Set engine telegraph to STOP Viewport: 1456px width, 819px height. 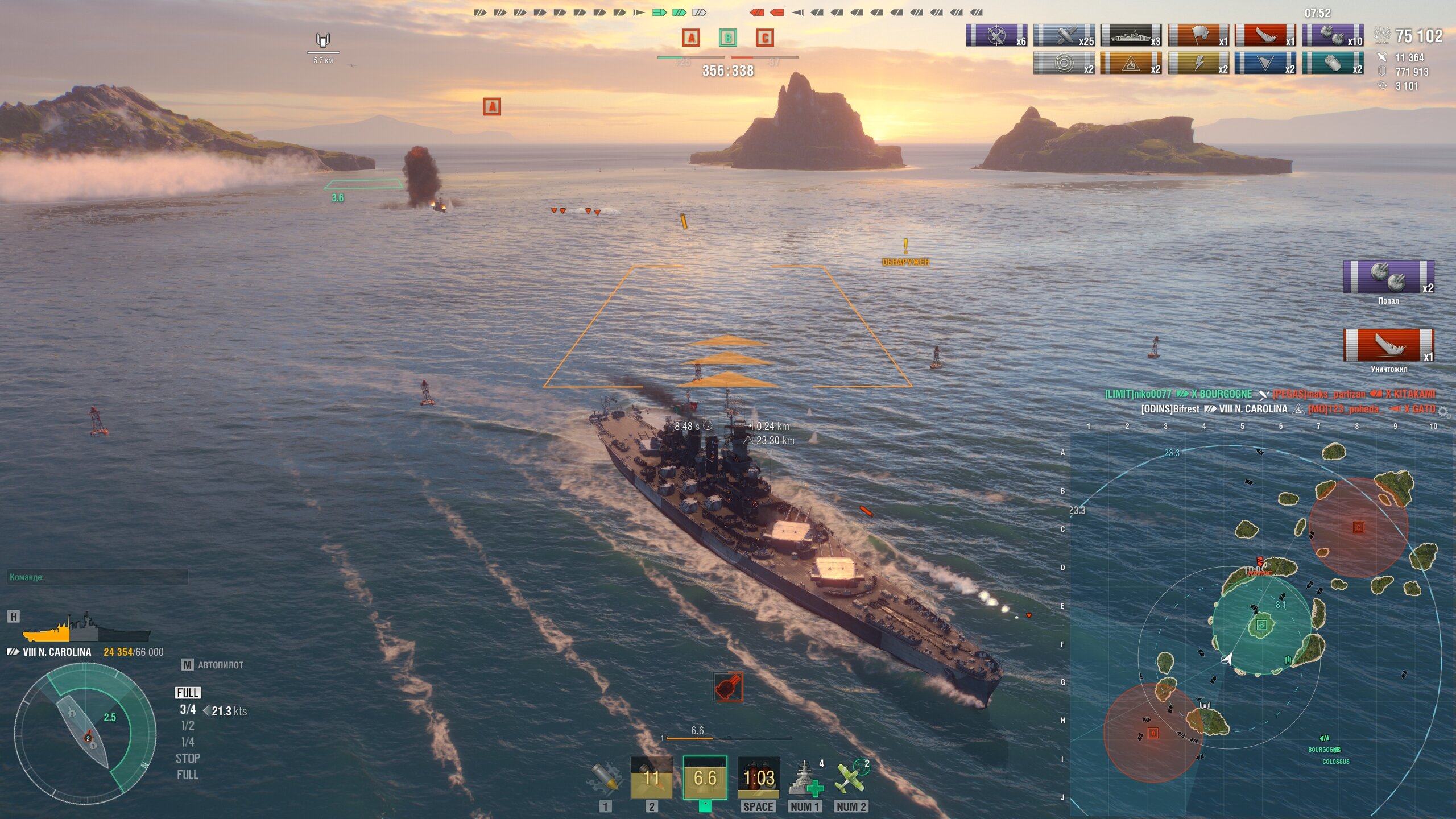click(x=187, y=758)
